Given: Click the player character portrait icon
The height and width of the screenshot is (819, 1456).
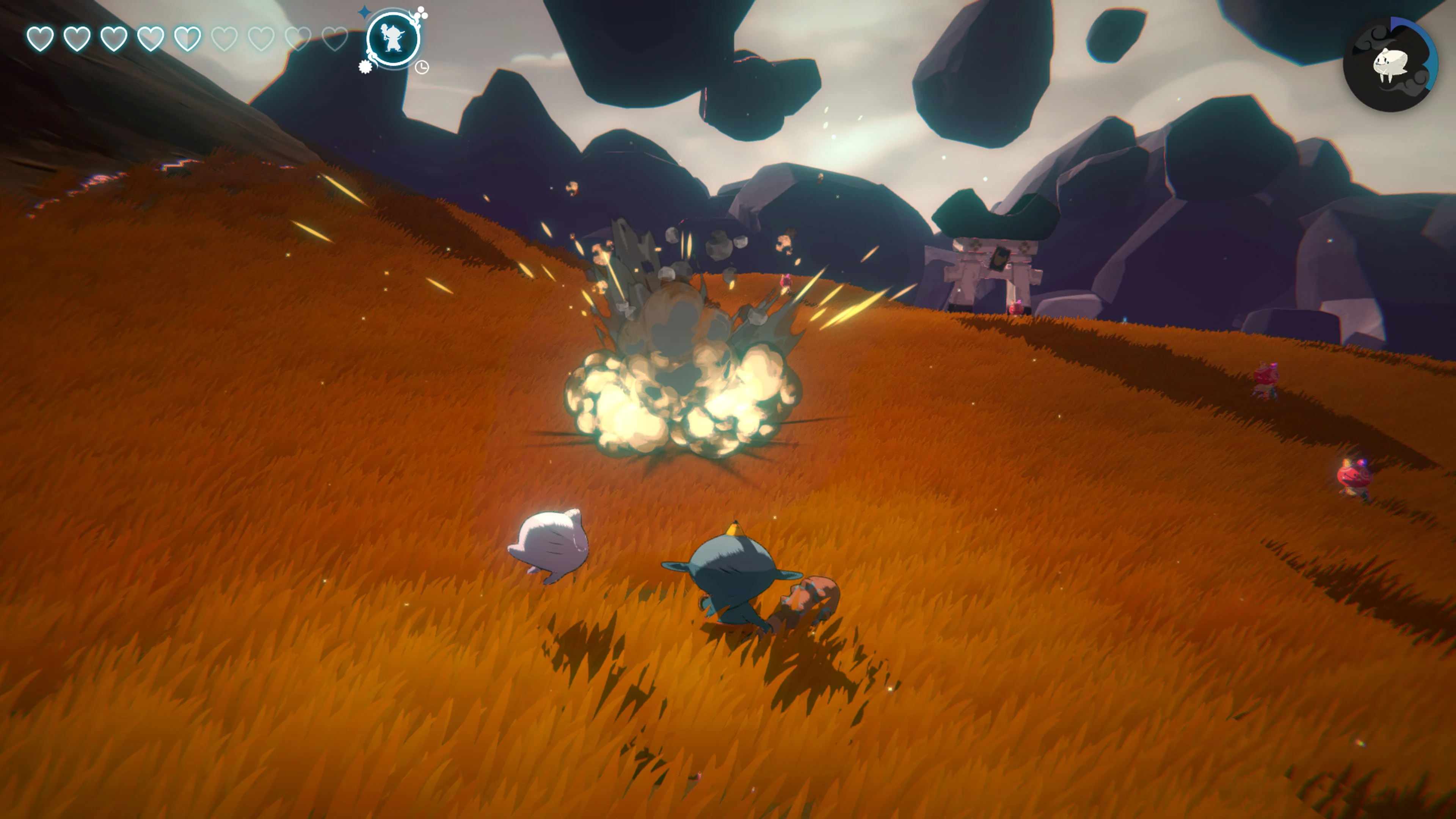Looking at the screenshot, I should click(394, 37).
